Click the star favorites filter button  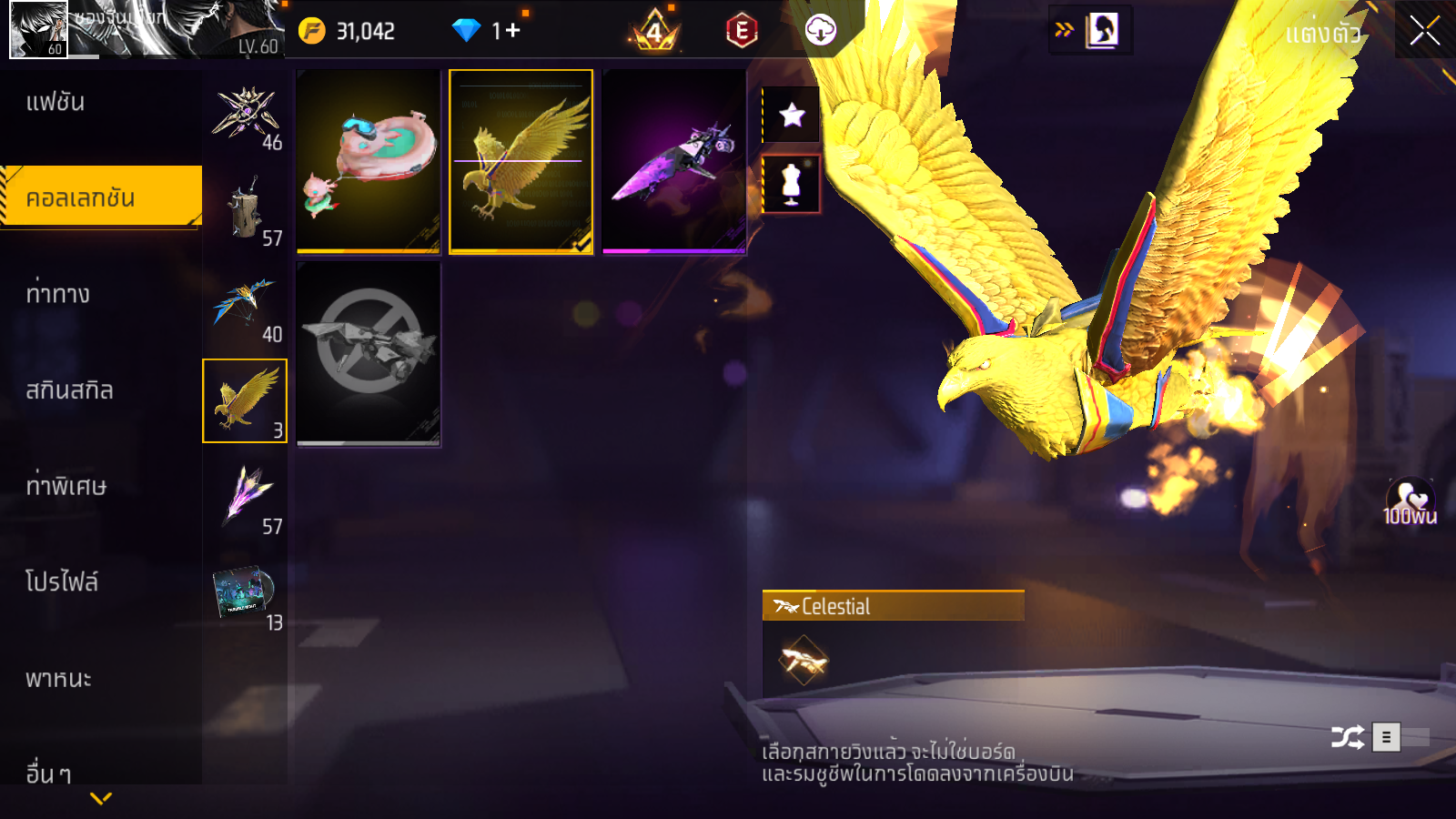(792, 115)
